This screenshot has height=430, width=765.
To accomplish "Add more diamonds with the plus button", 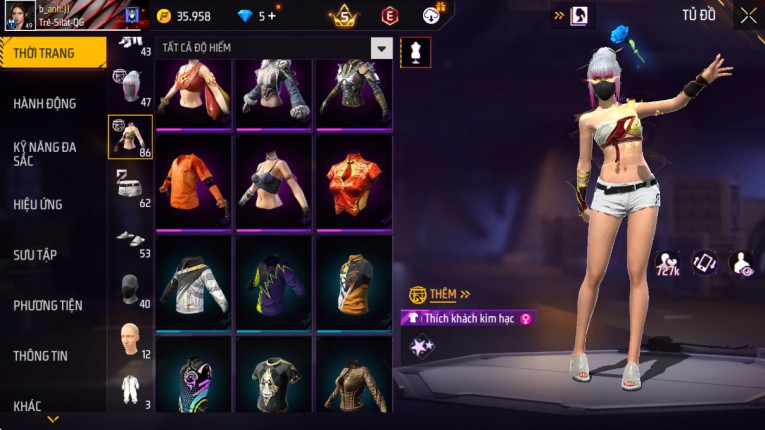I will [x=271, y=16].
